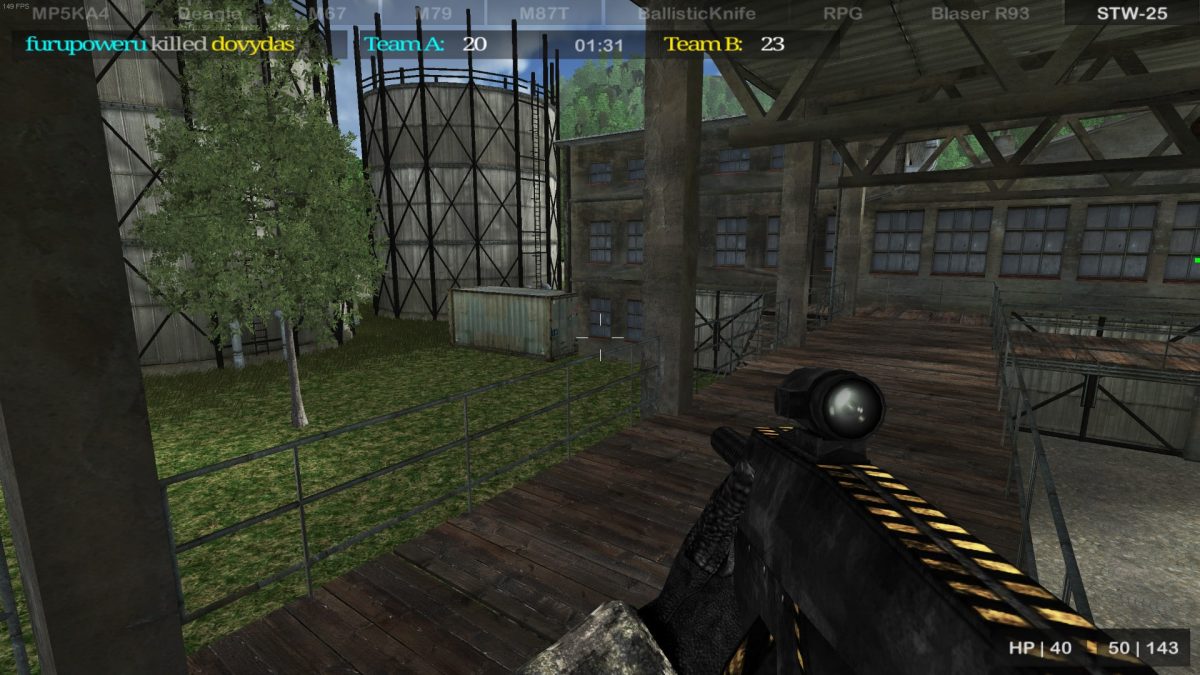The width and height of the screenshot is (1200, 675).
Task: Select the MP5KA4 weapon slot
Action: [70, 13]
